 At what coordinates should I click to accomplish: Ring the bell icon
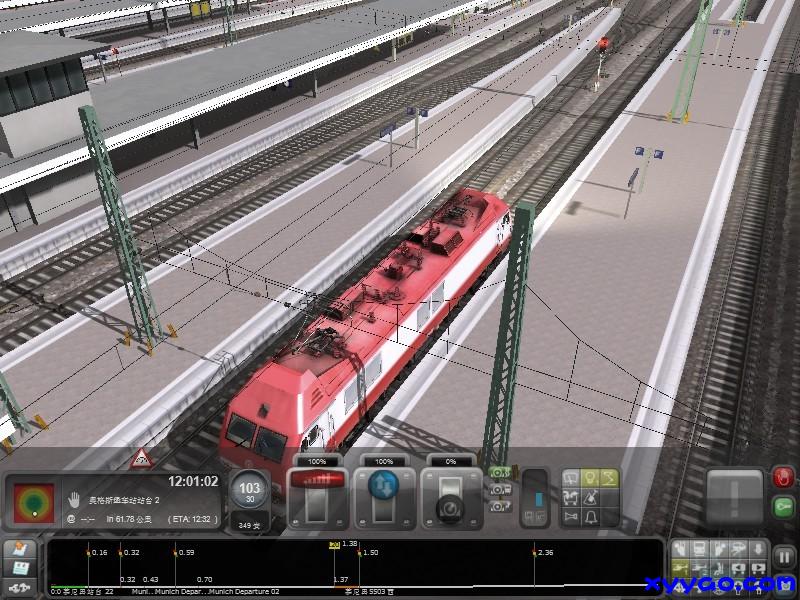click(x=588, y=516)
